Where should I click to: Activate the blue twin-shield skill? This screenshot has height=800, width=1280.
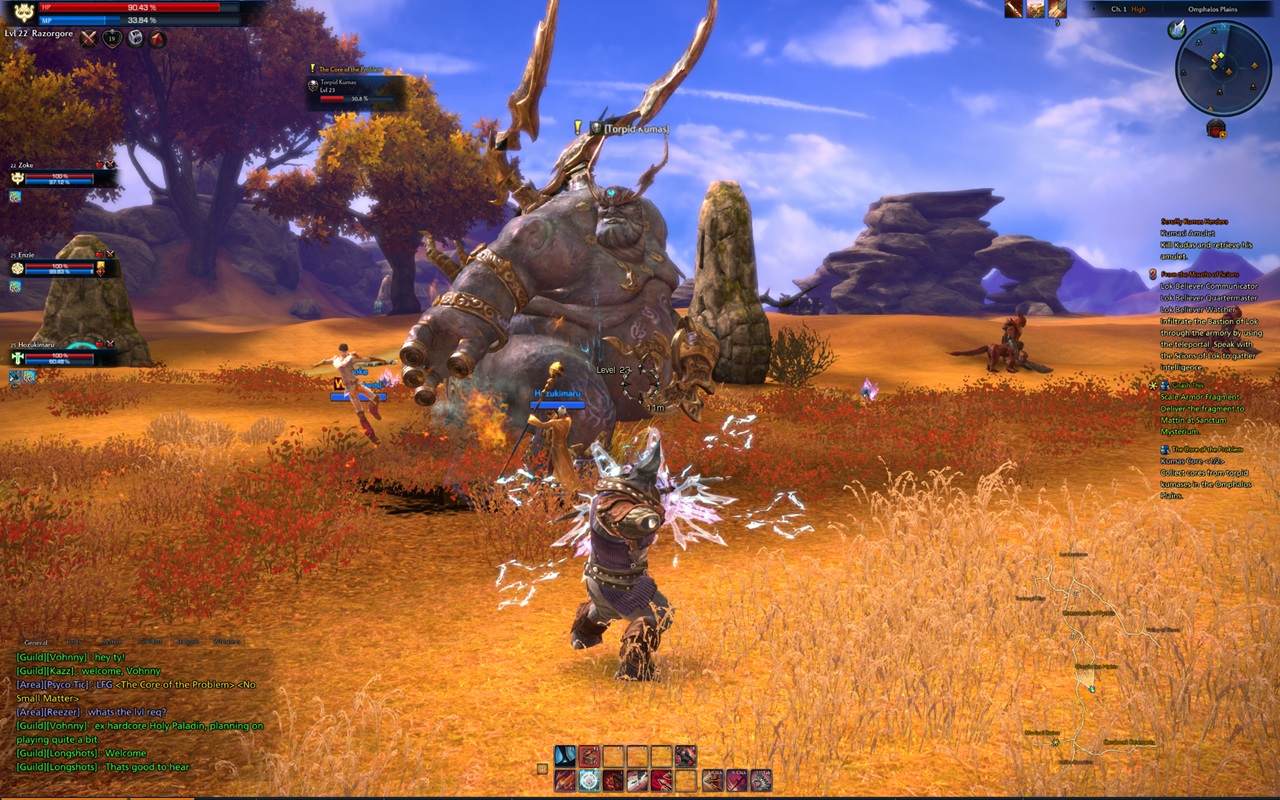pos(565,757)
